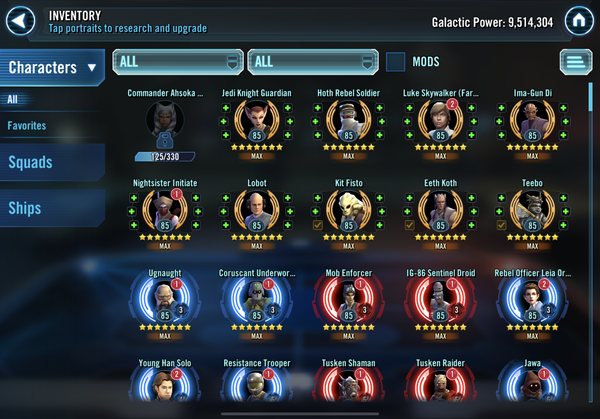The width and height of the screenshot is (600, 419).
Task: Choose the Ima-Gun Di portrait
Action: pos(531,124)
